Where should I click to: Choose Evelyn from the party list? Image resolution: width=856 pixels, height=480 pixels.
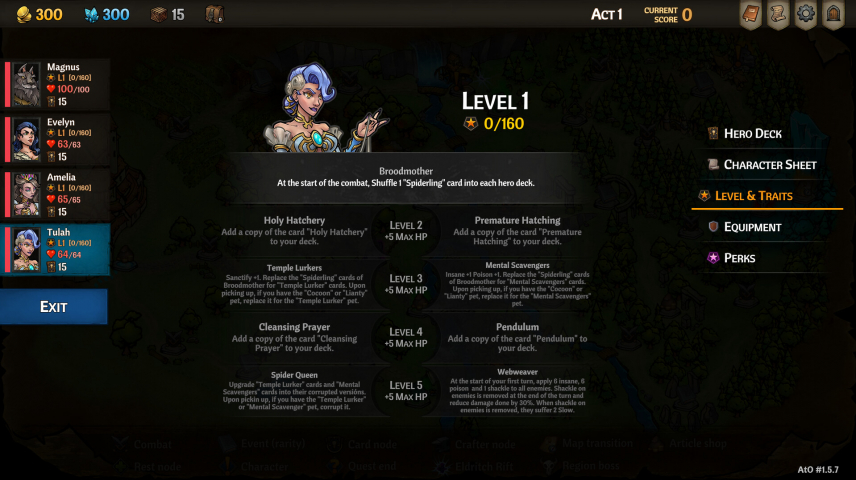(x=58, y=139)
